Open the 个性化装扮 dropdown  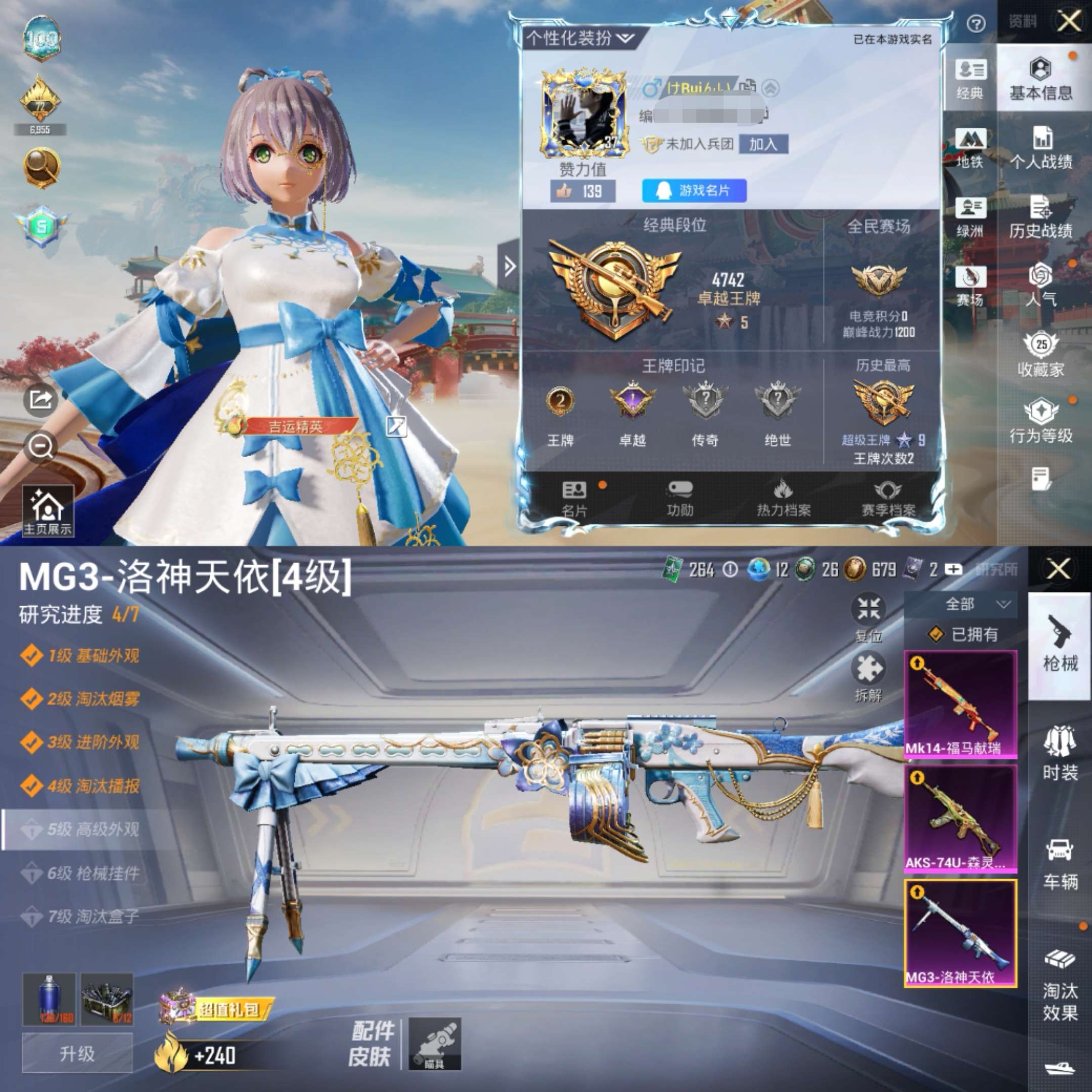coord(579,38)
